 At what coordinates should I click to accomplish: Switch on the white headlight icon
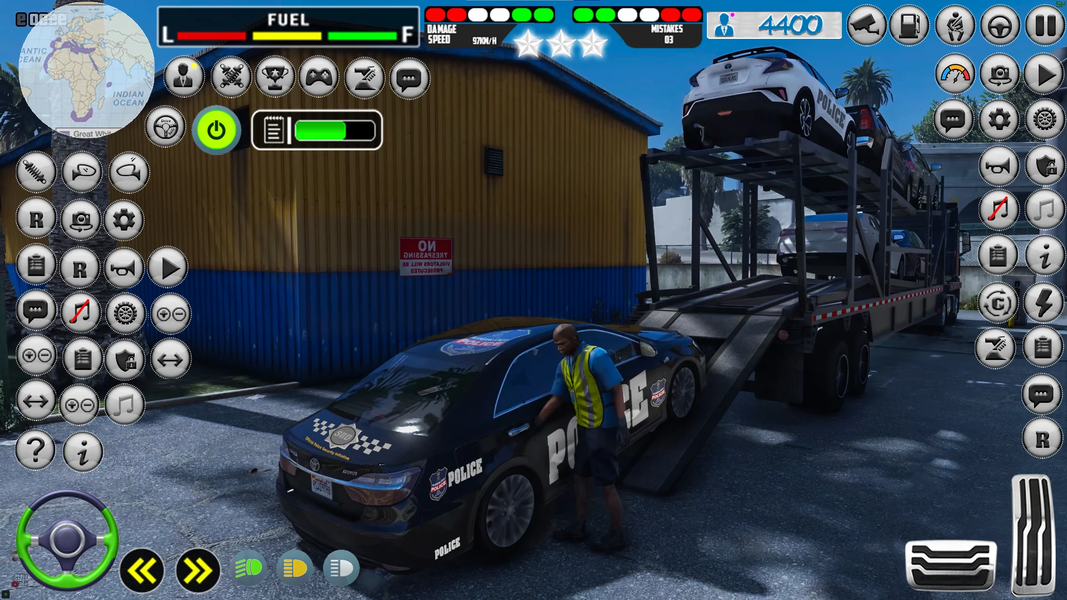coord(341,569)
